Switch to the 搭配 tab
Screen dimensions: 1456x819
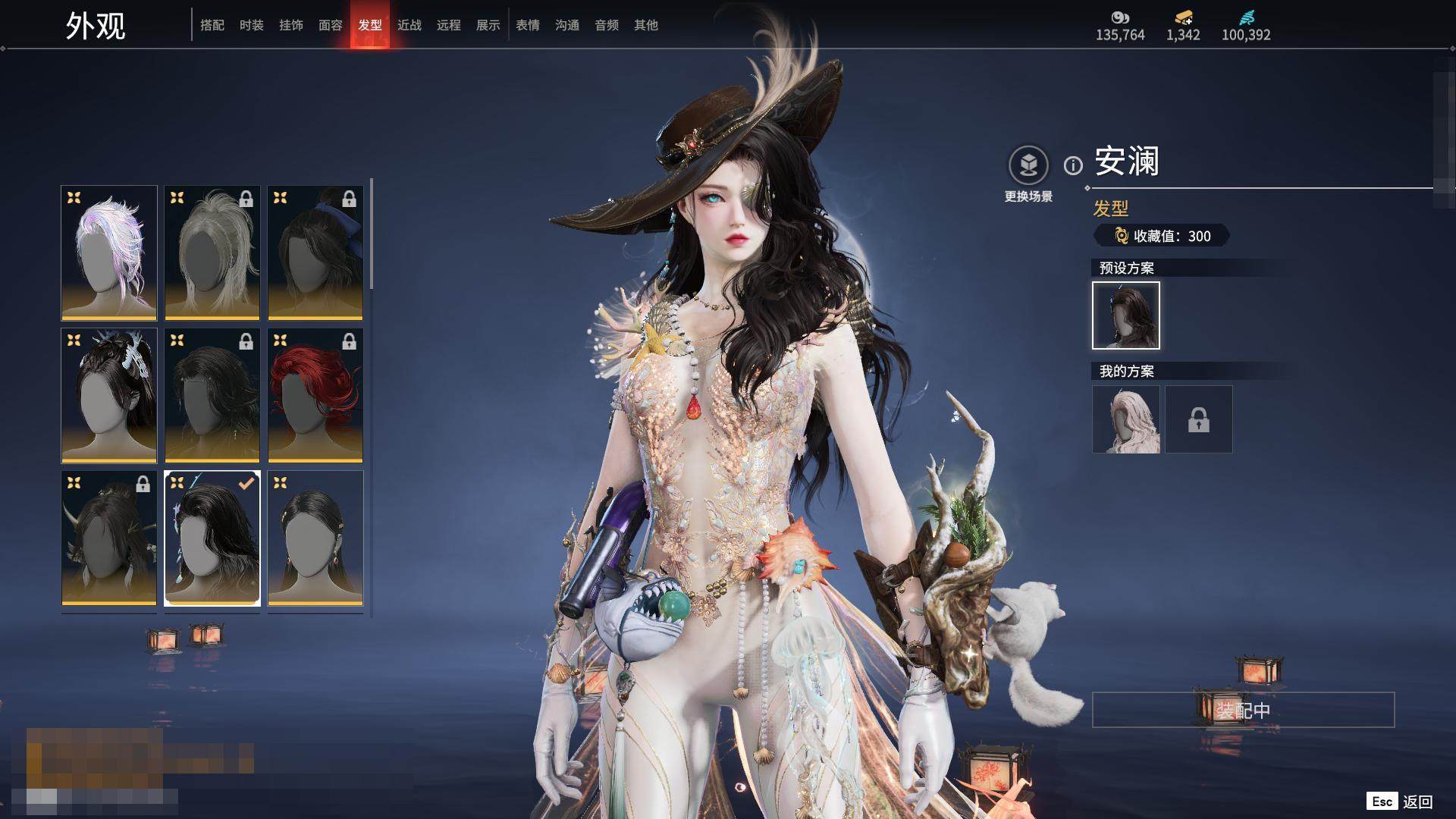[212, 25]
